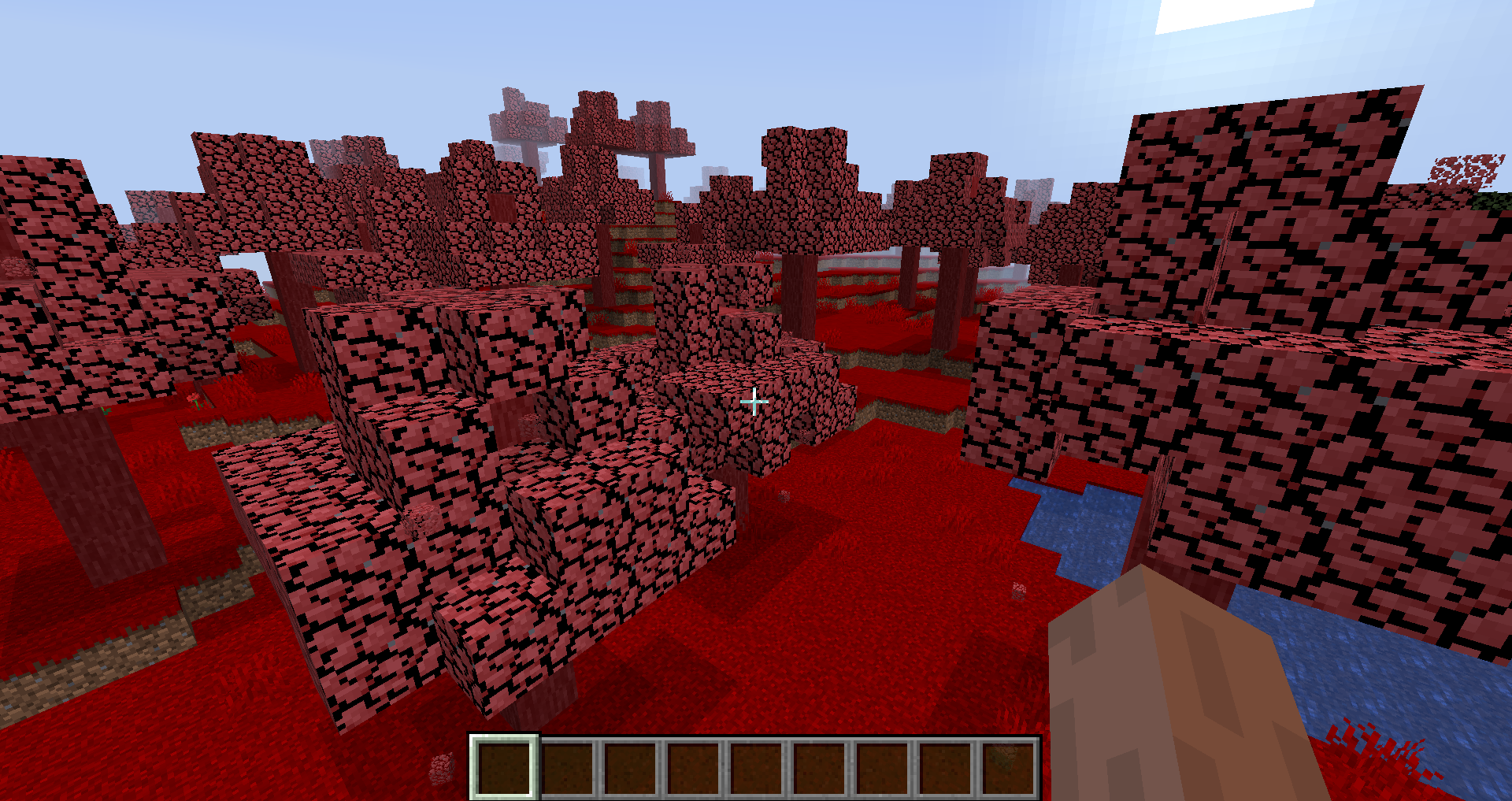
Task: Click the white mushroom on the left grass
Action: point(195,401)
